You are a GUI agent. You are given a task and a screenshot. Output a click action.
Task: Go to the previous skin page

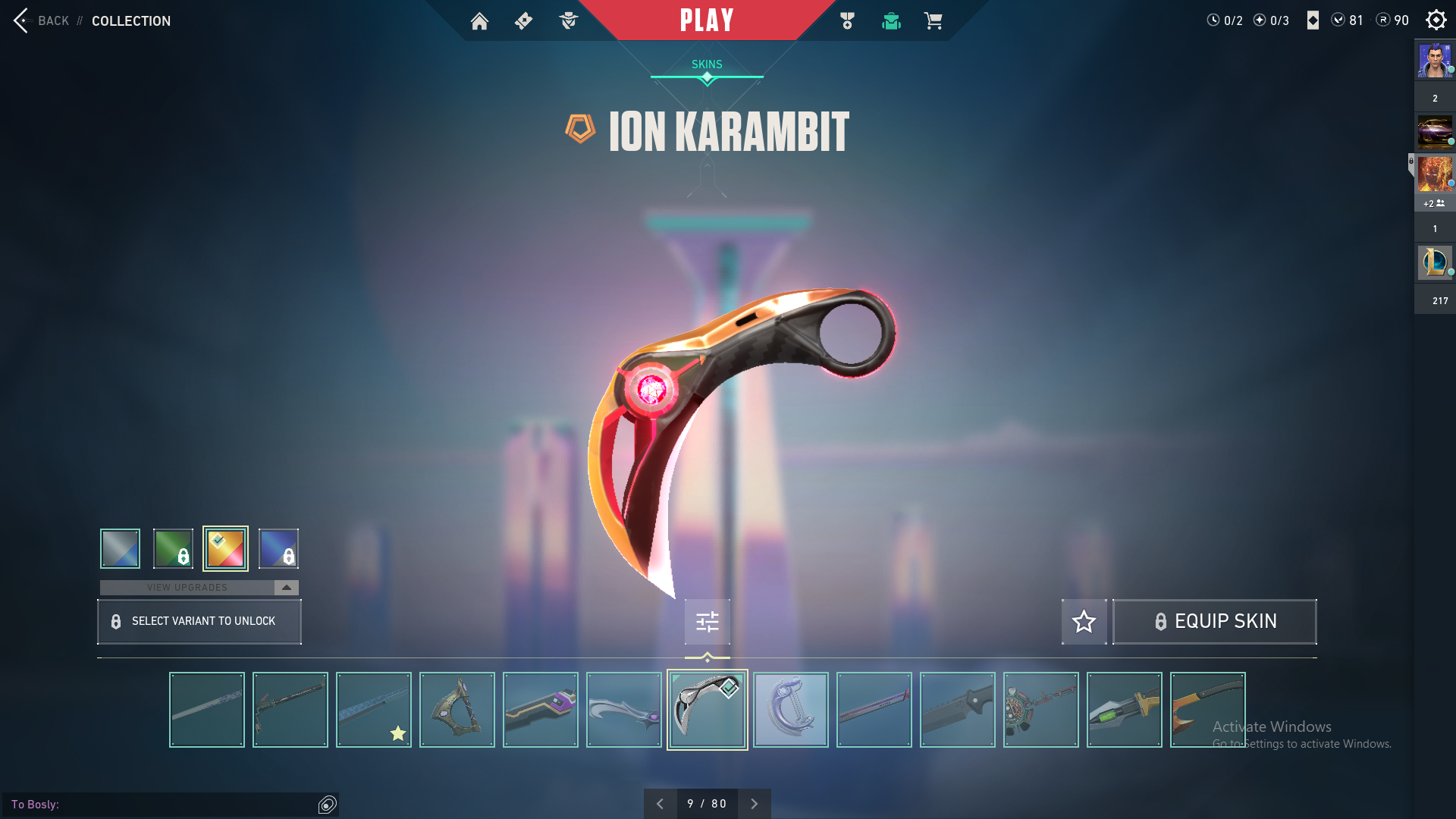[x=660, y=804]
